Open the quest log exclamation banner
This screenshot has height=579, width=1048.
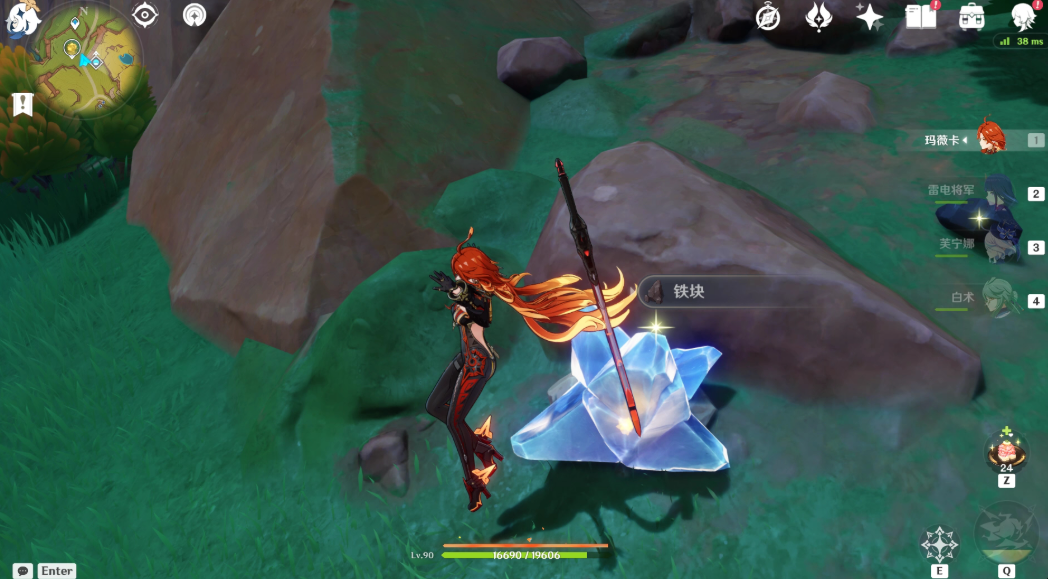(24, 104)
